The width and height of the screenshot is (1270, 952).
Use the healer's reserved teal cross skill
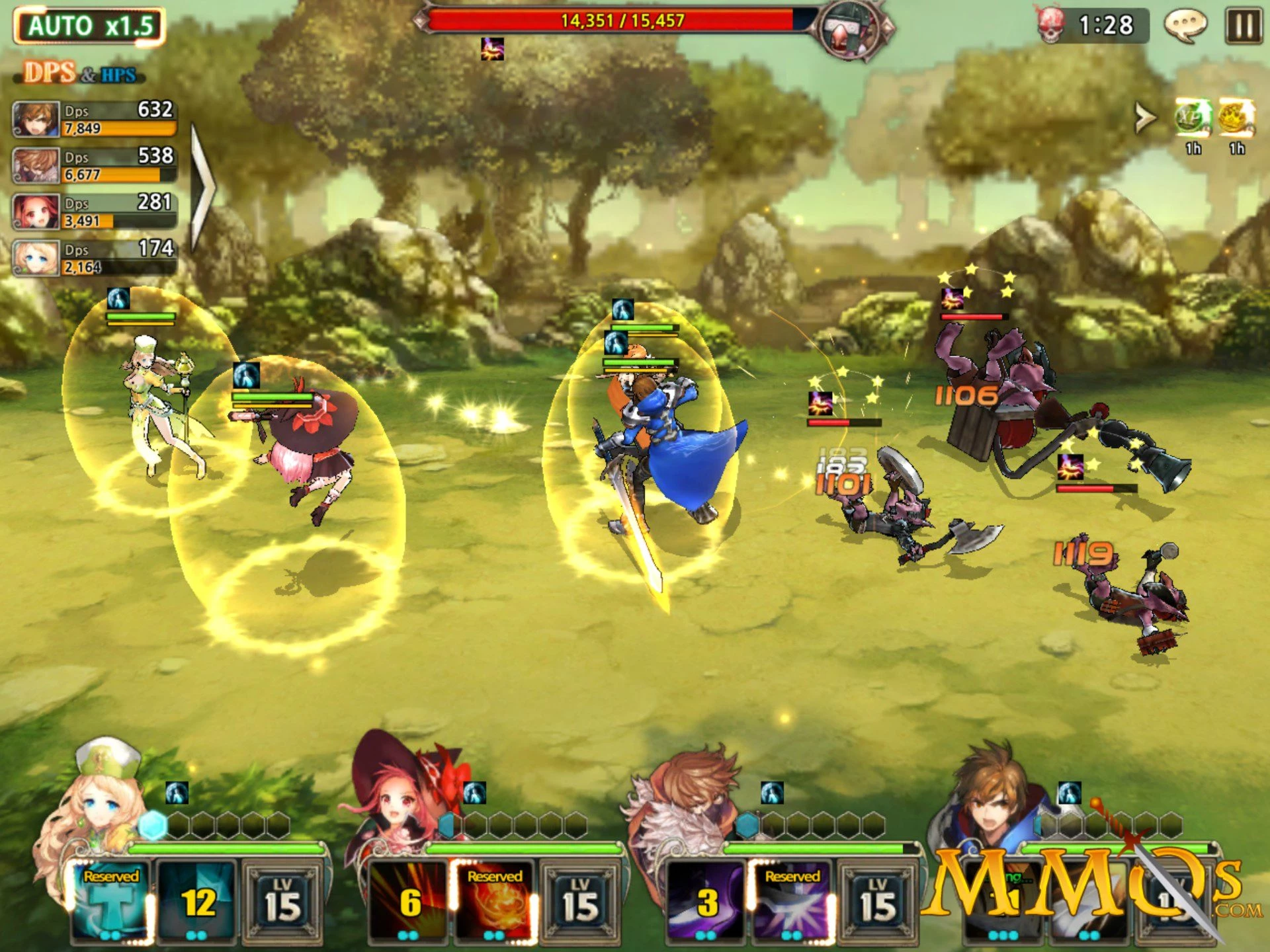tap(110, 900)
